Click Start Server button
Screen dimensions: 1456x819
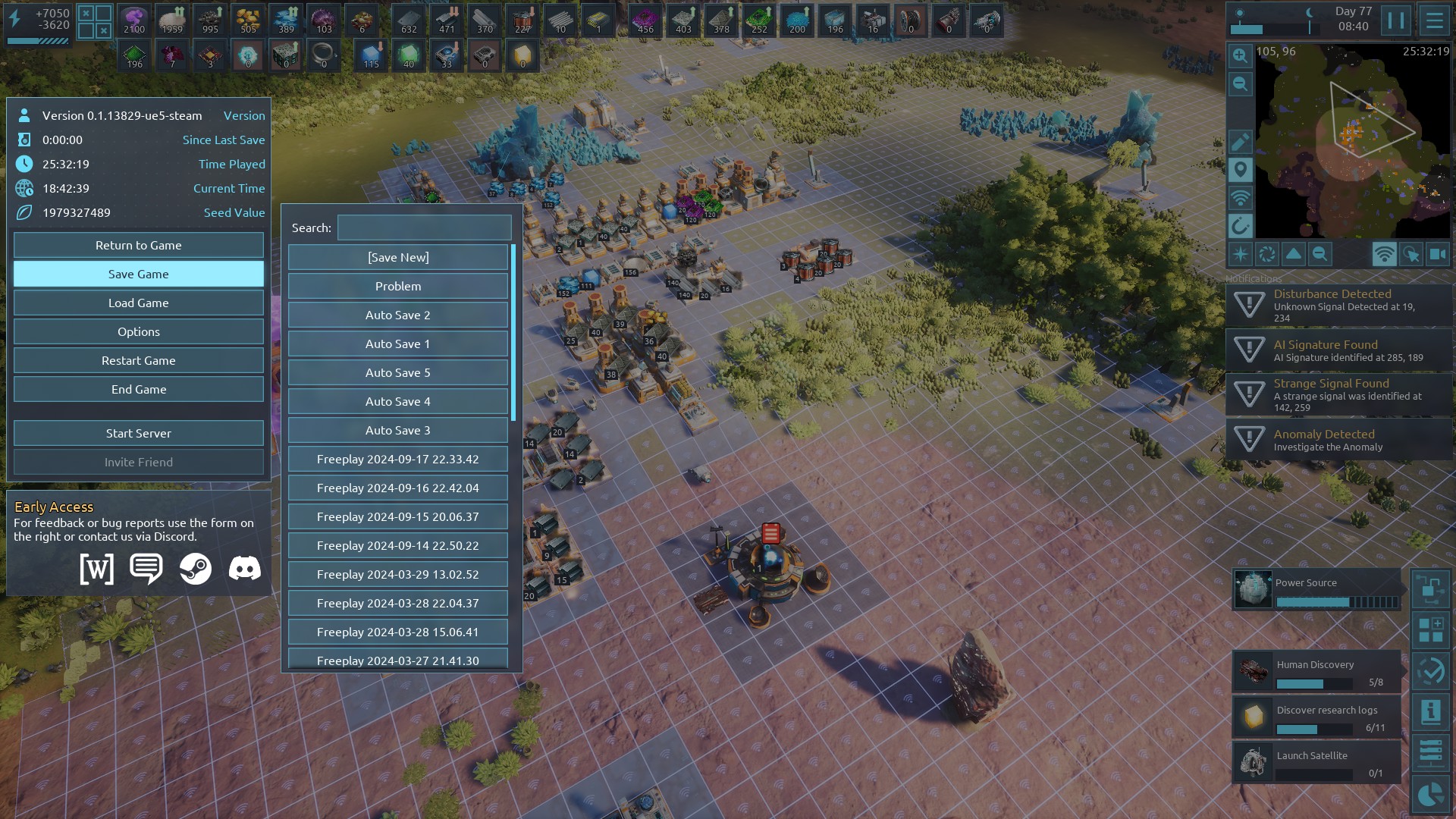pos(138,433)
